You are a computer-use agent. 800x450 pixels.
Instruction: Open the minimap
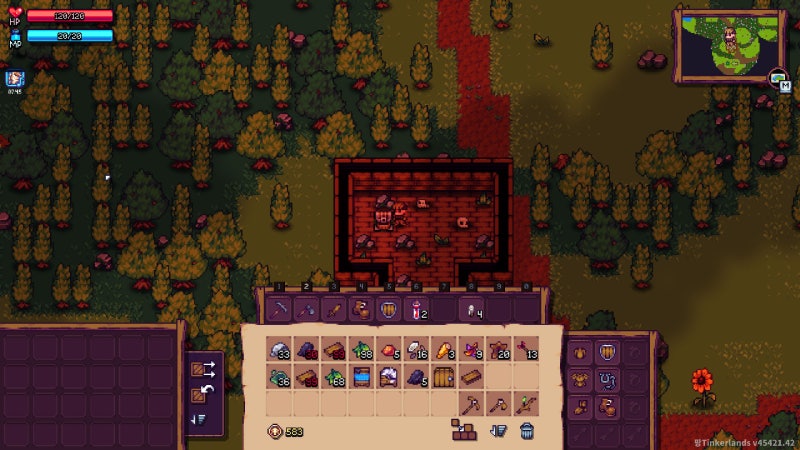click(x=729, y=43)
